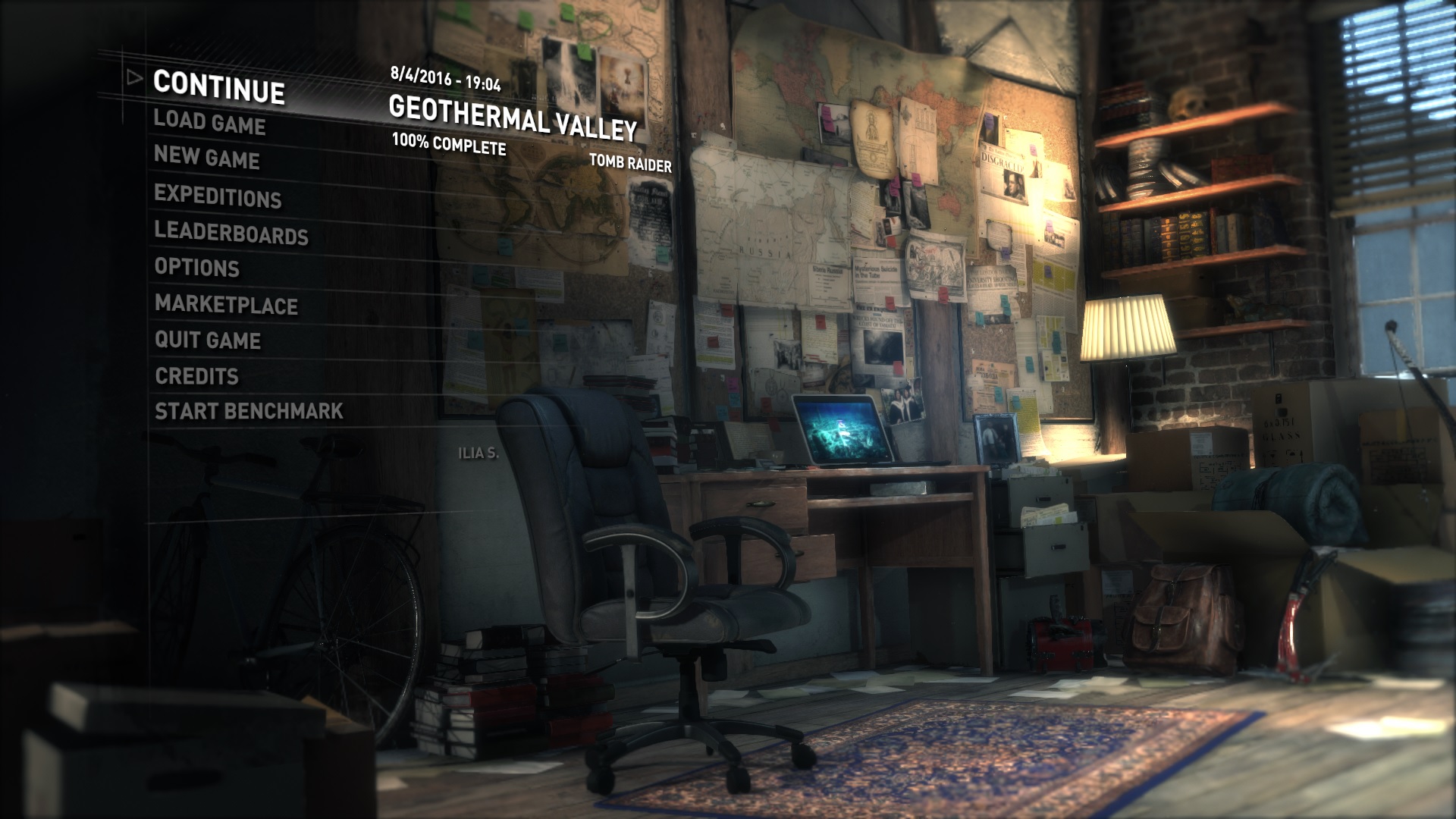Show the Credits

(197, 376)
